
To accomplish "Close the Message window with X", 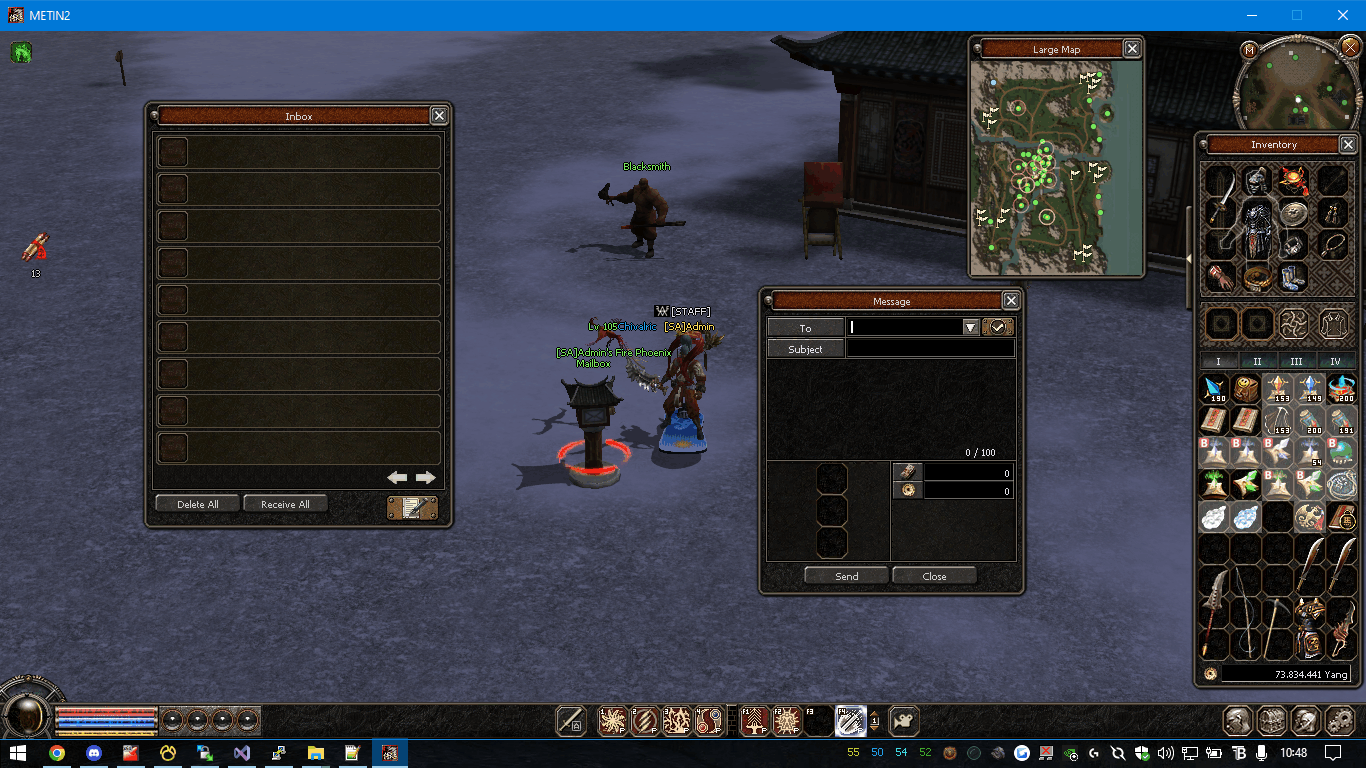I will pyautogui.click(x=1011, y=301).
